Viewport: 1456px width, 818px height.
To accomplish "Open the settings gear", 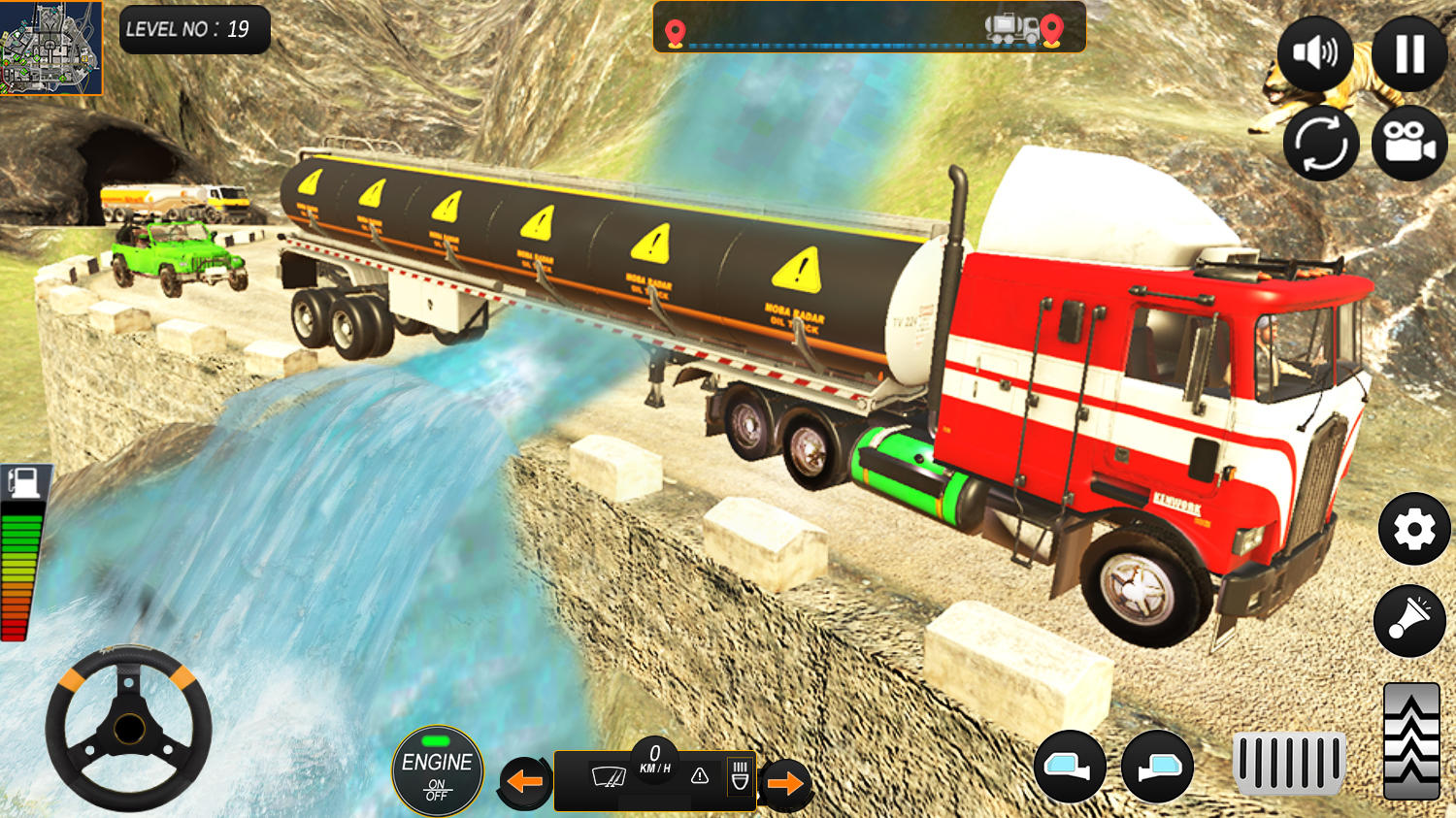I will click(x=1415, y=530).
